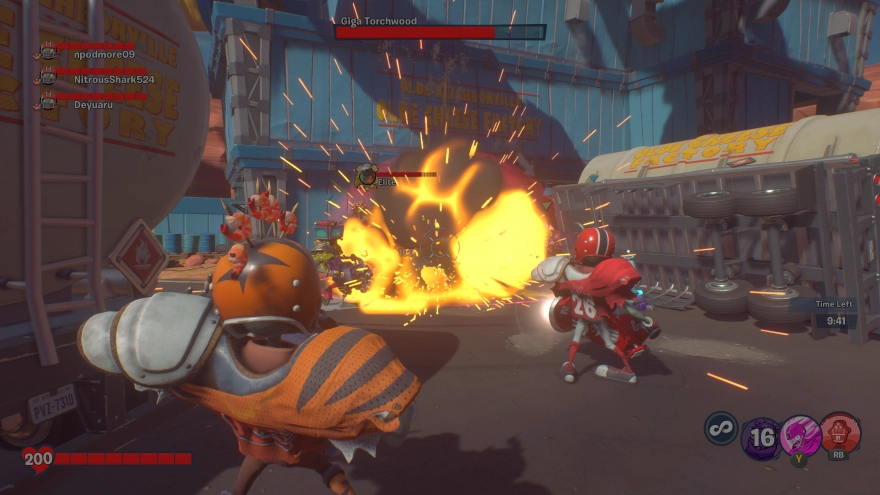Image resolution: width=880 pixels, height=495 pixels.
Task: Select teammate npodmore09 in the squad list
Action: tap(97, 54)
